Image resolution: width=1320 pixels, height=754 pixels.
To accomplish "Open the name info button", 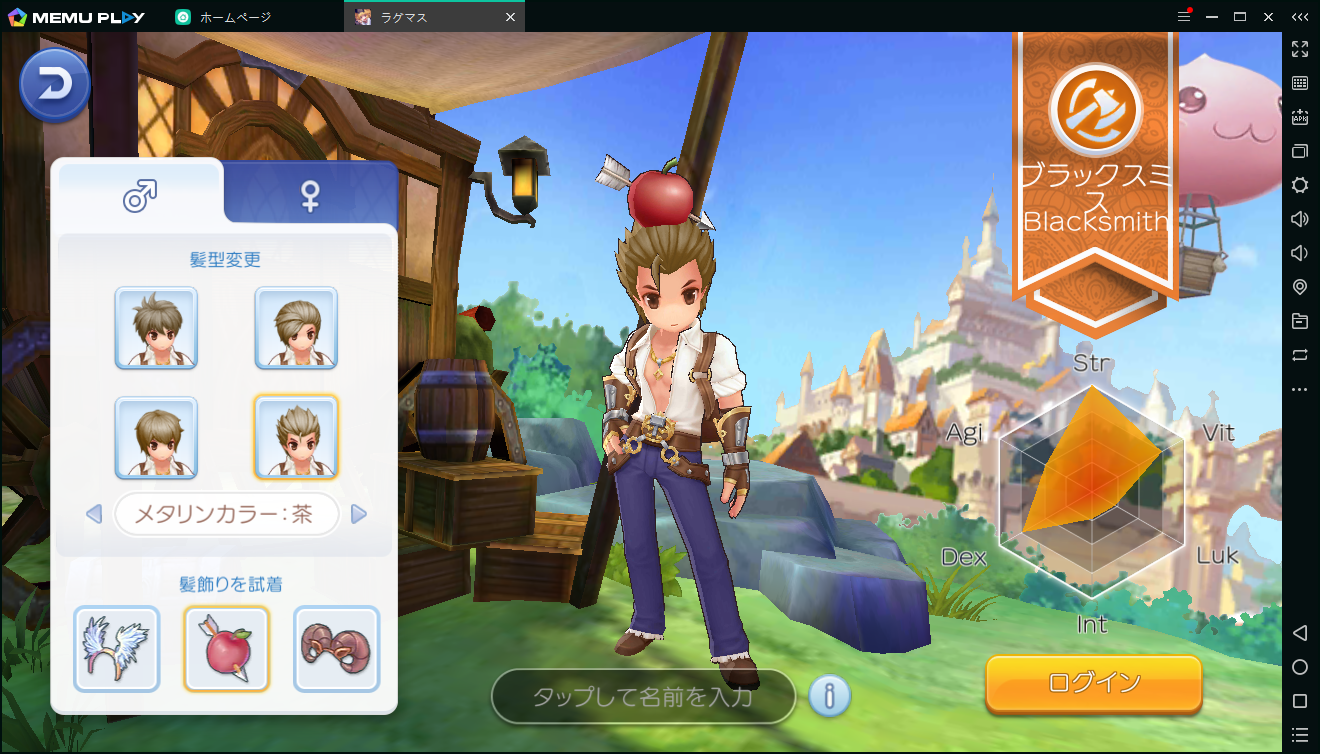I will click(829, 695).
